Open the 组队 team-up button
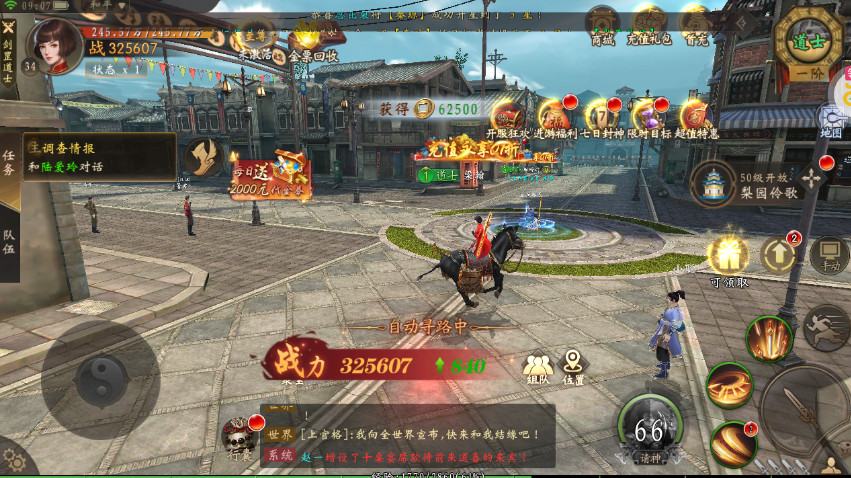Image resolution: width=851 pixels, height=478 pixels. [x=538, y=367]
